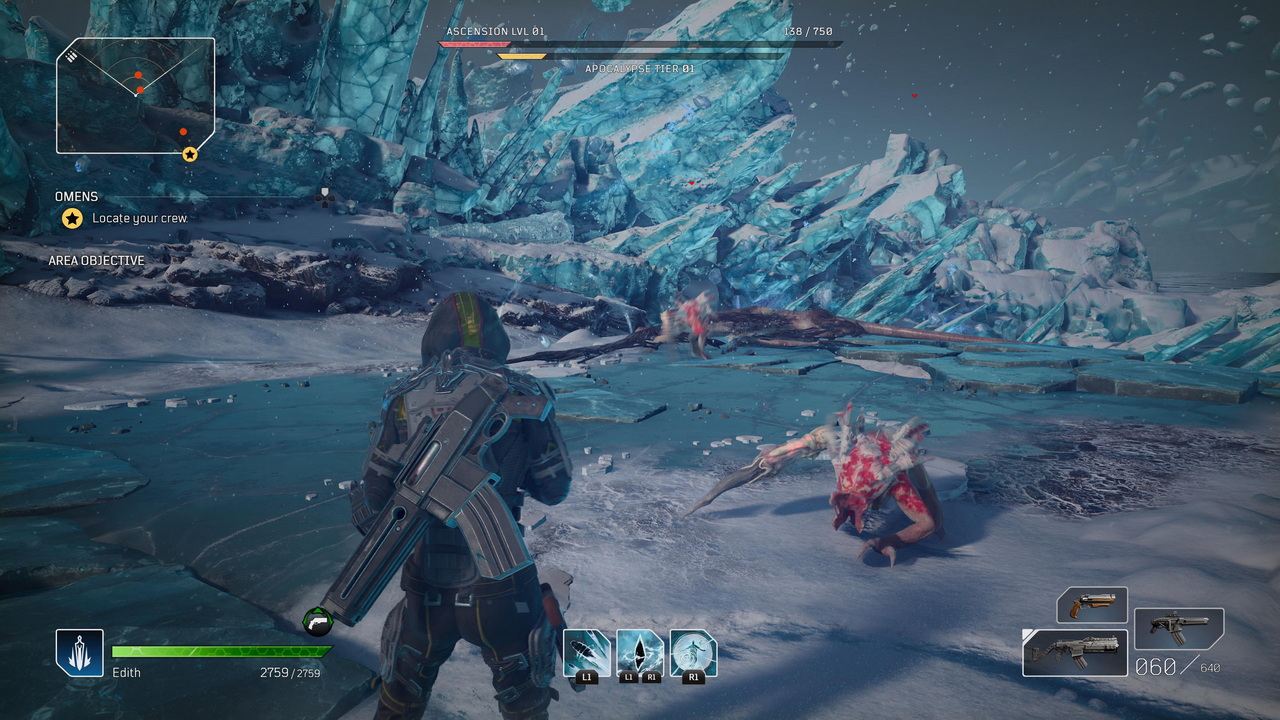Activate the dark crystal rift ability
Image resolution: width=1280 pixels, height=720 pixels.
[640, 653]
